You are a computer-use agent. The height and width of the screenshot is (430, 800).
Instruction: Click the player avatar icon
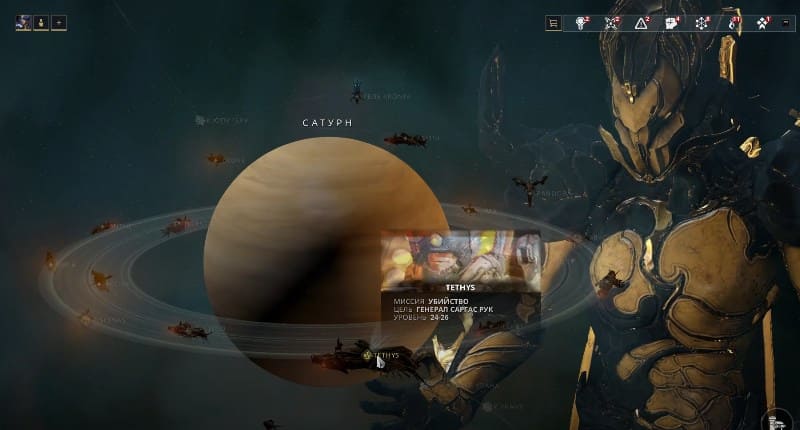(x=23, y=22)
